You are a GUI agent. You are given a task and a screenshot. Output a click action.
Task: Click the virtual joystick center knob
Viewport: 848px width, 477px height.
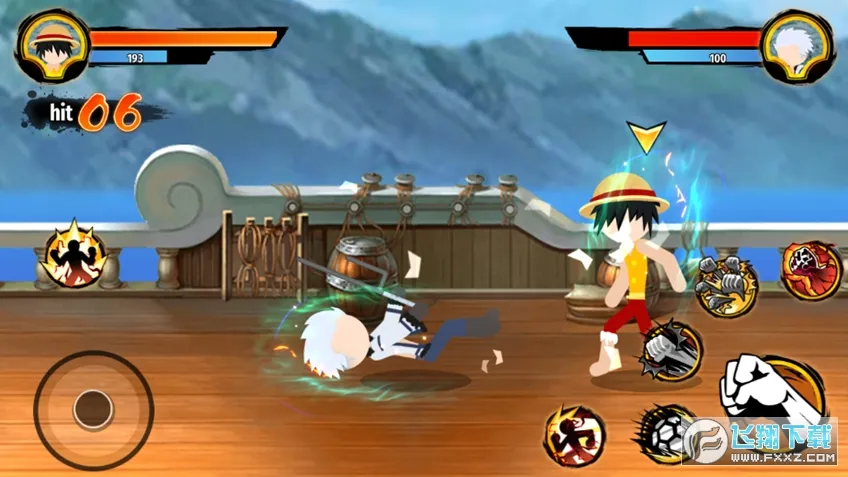93,408
